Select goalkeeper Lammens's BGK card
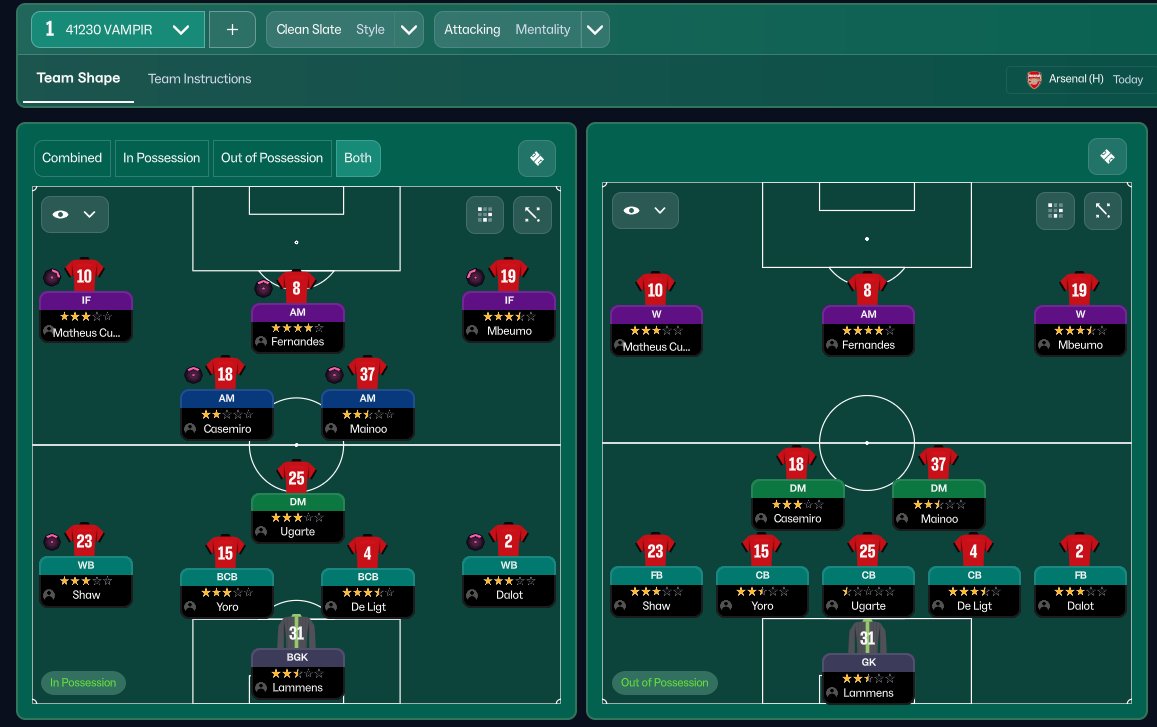1157x727 pixels. (x=297, y=671)
